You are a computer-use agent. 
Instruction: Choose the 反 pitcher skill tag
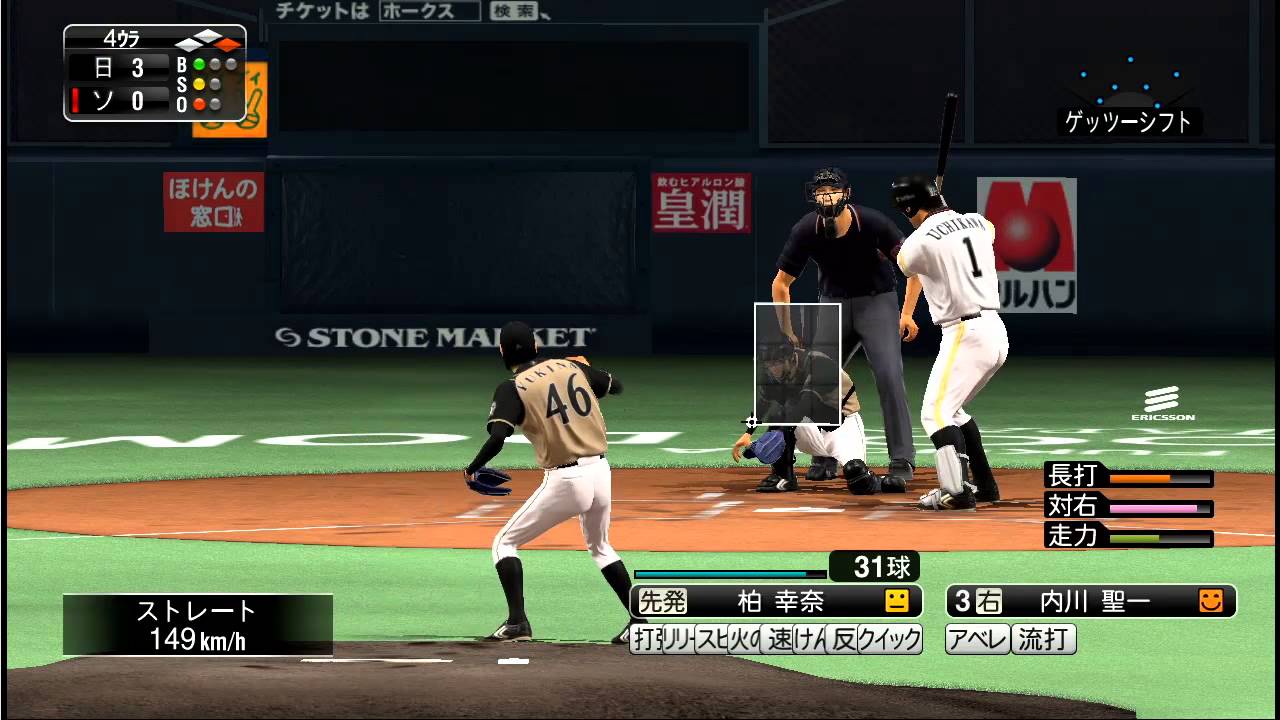point(844,639)
